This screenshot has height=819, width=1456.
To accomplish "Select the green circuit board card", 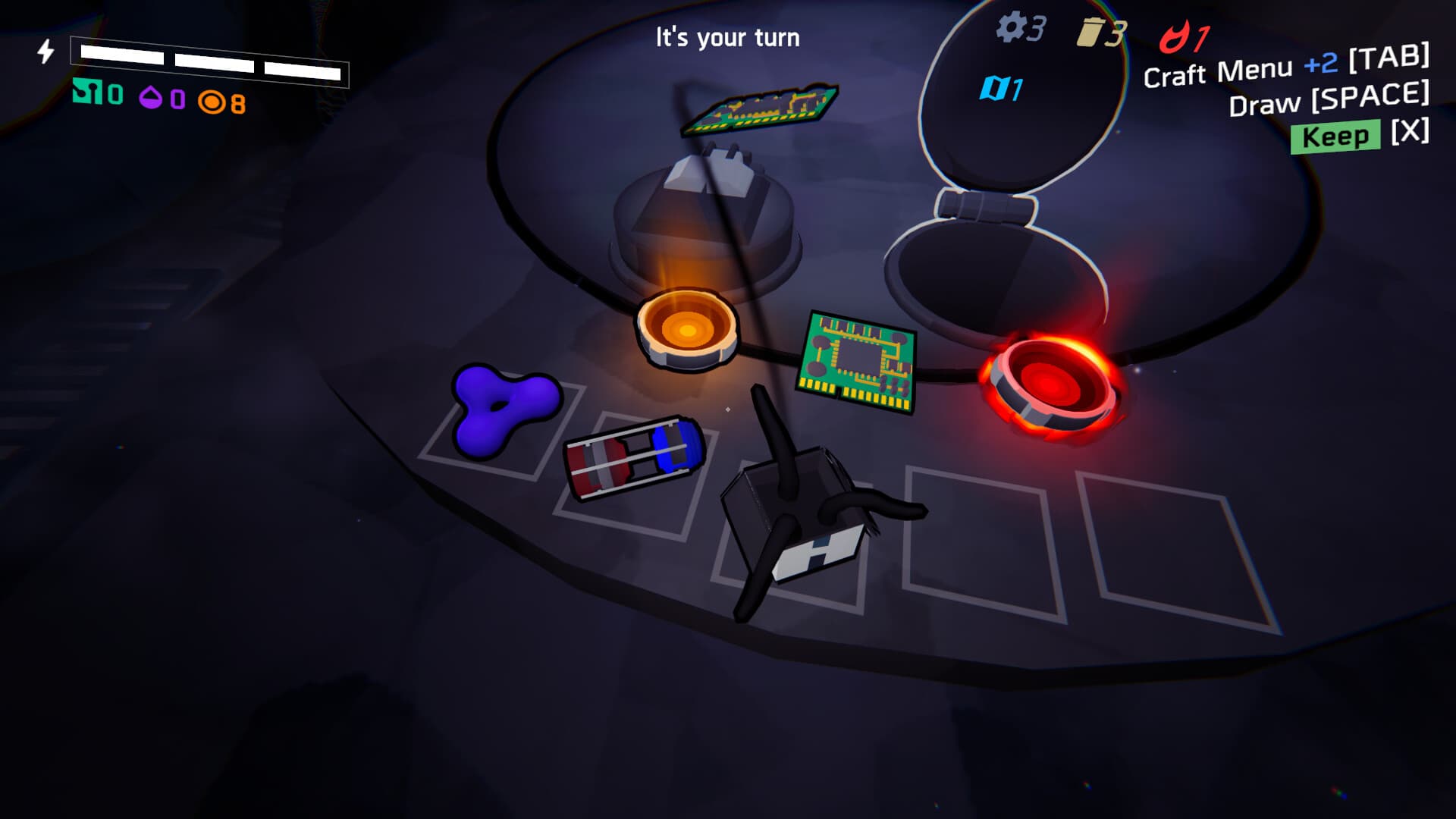I will (857, 356).
